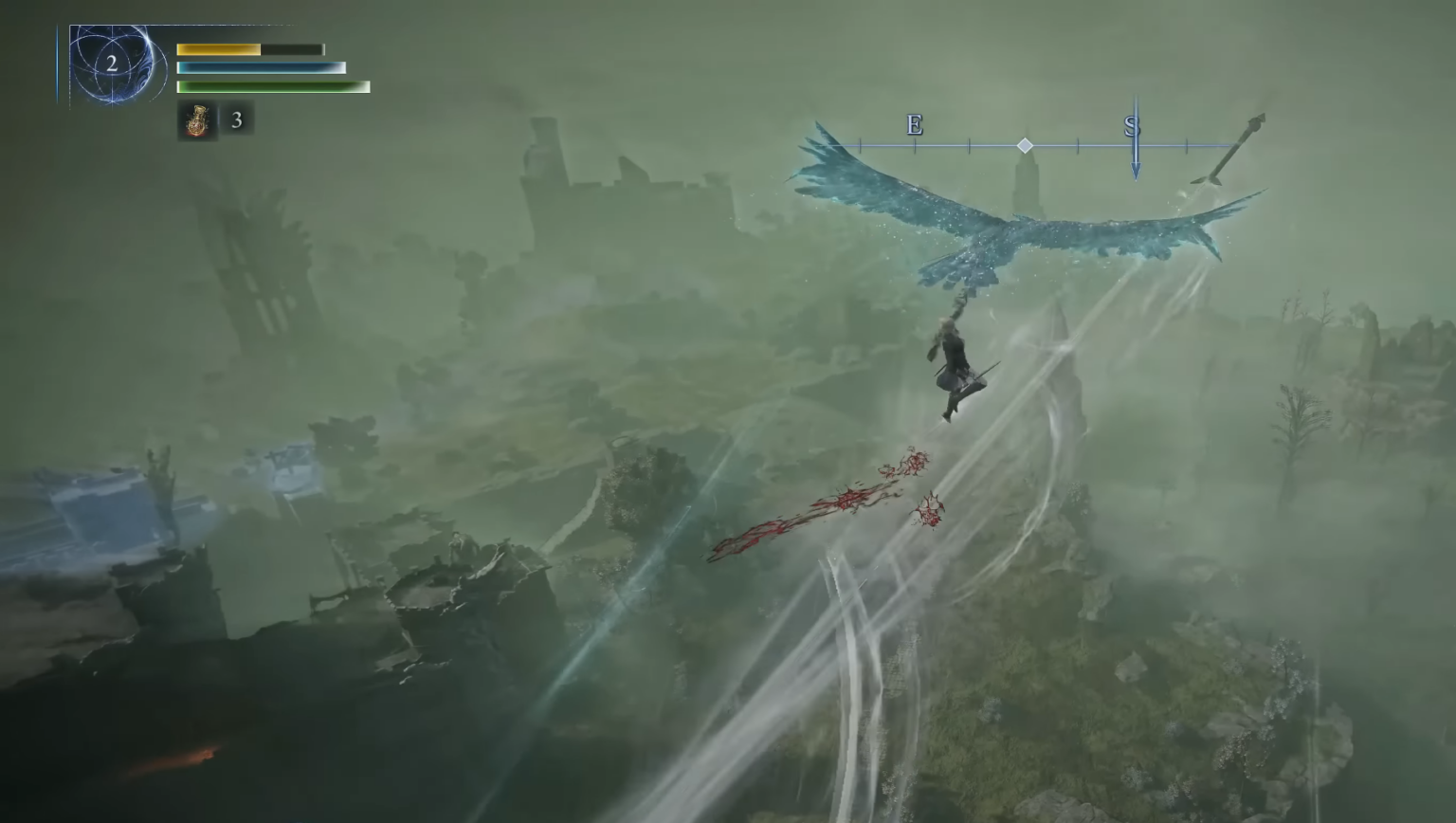Click the yellow HP bar
Screen dimensions: 1456x823
(218, 49)
